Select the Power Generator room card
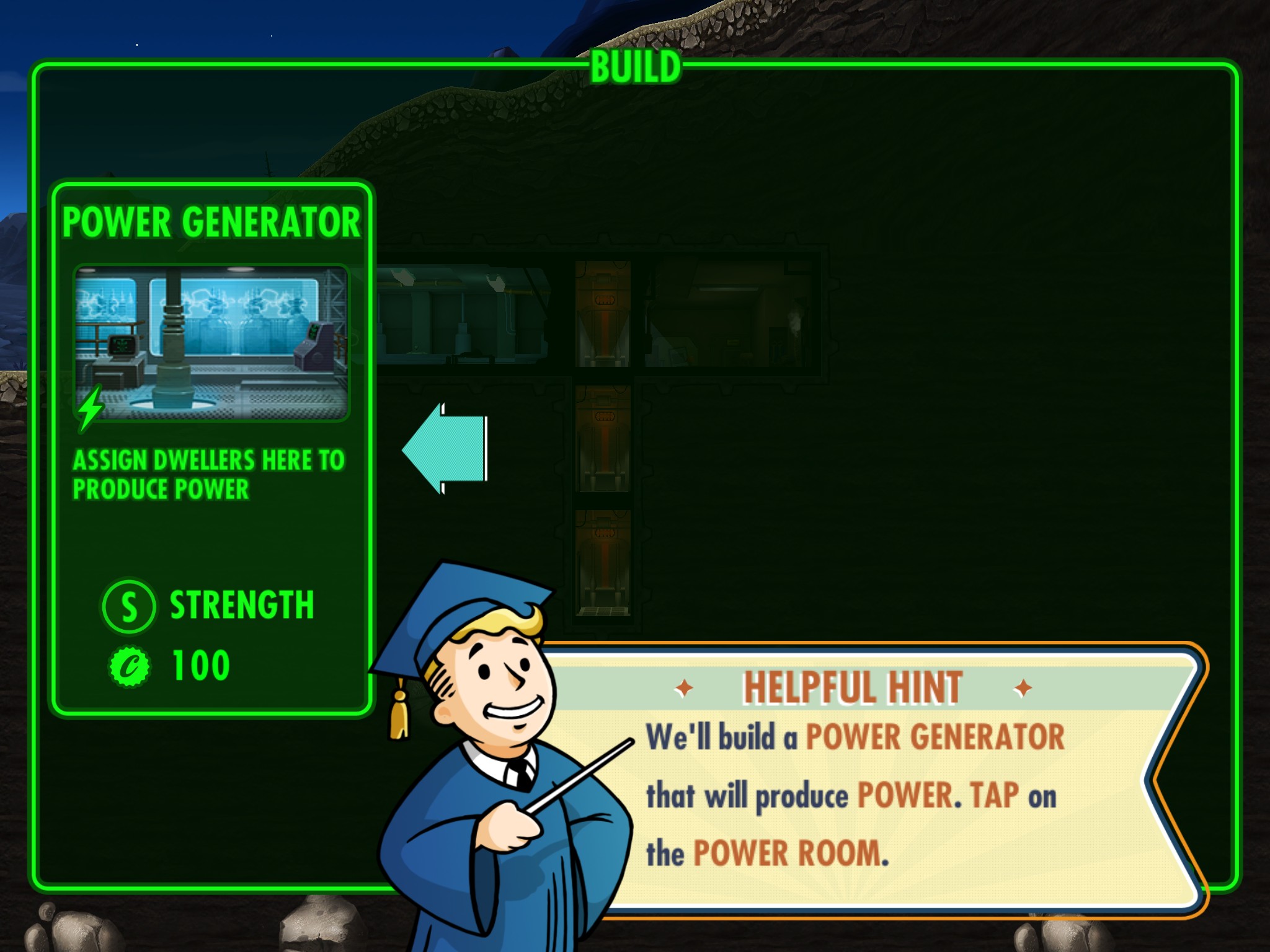The image size is (1270, 952). 211,446
